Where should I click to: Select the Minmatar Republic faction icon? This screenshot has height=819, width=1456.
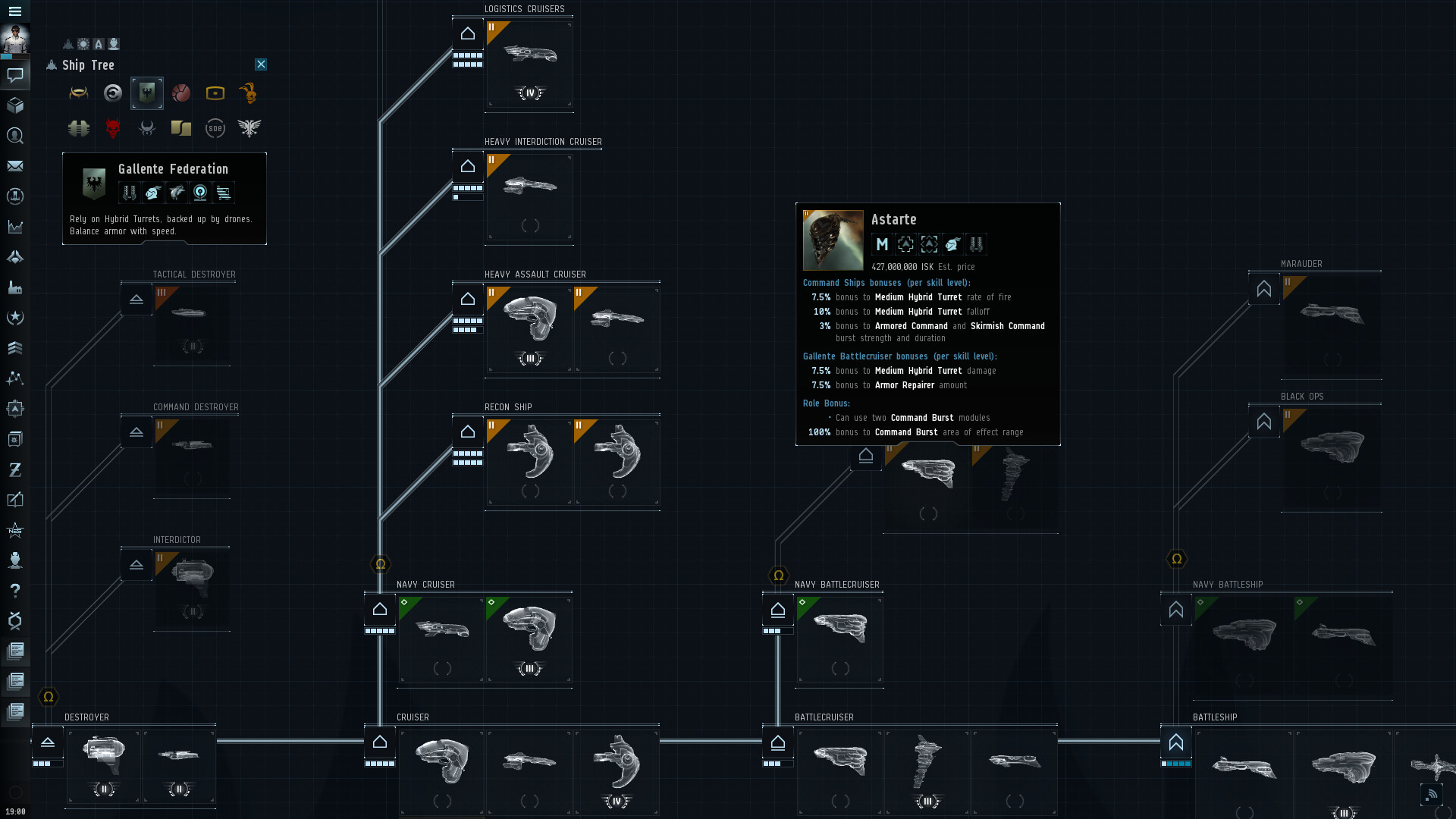click(x=181, y=93)
